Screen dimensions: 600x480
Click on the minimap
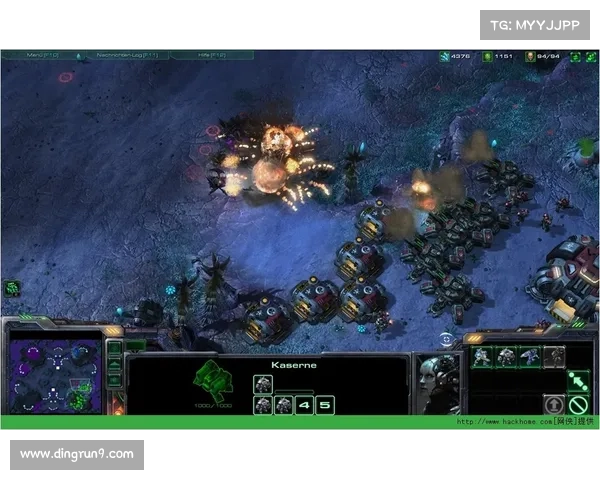(56, 375)
